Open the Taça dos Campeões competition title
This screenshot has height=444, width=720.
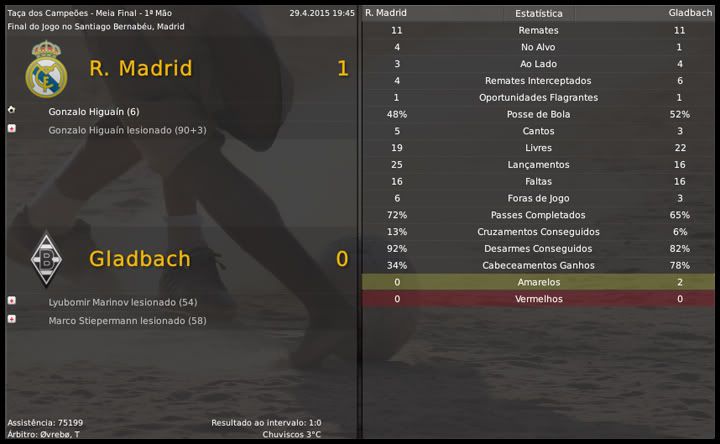[40, 13]
